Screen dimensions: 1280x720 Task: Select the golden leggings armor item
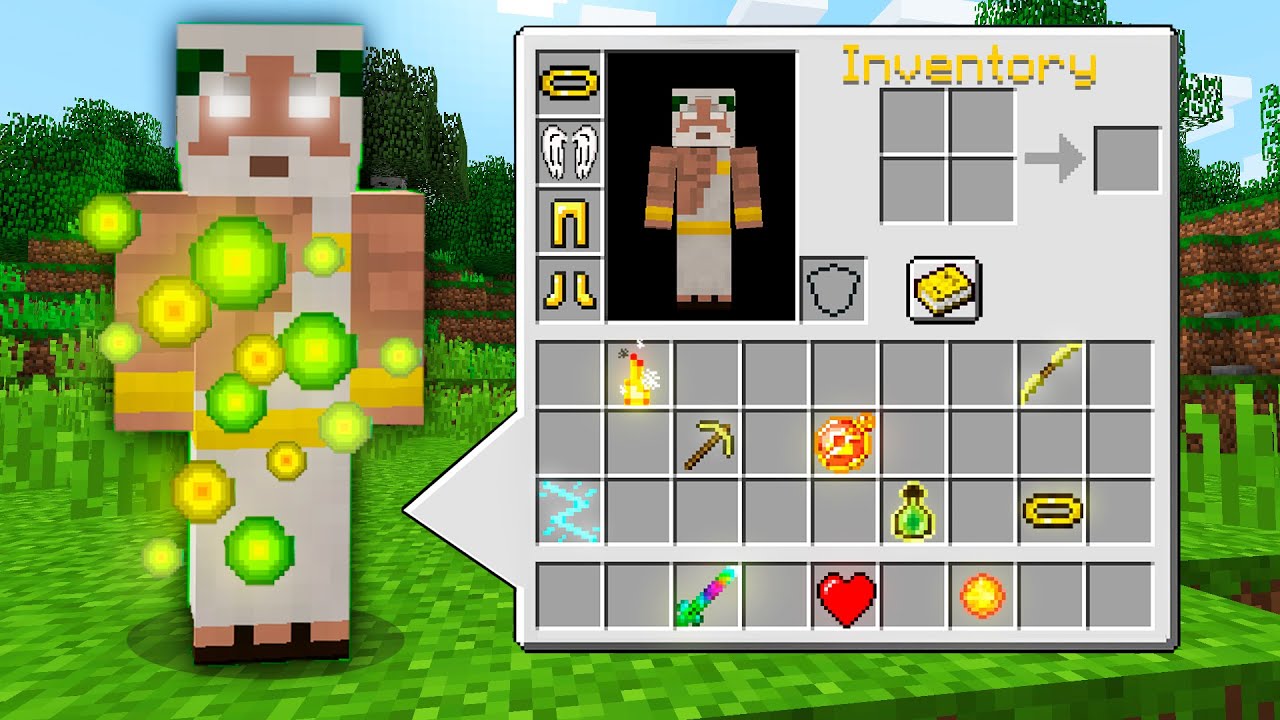[x=567, y=222]
